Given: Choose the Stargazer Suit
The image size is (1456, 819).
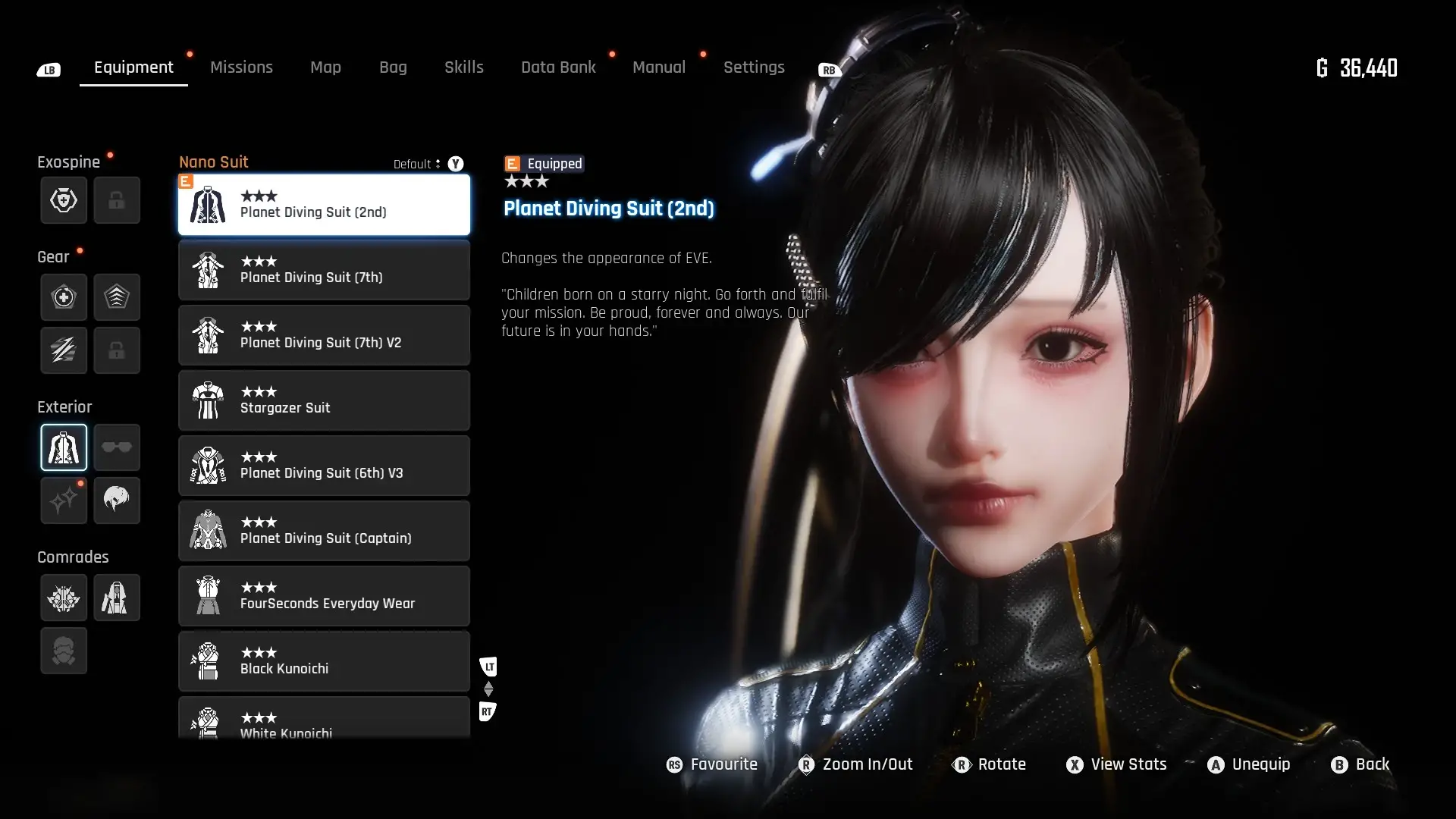Looking at the screenshot, I should [324, 400].
